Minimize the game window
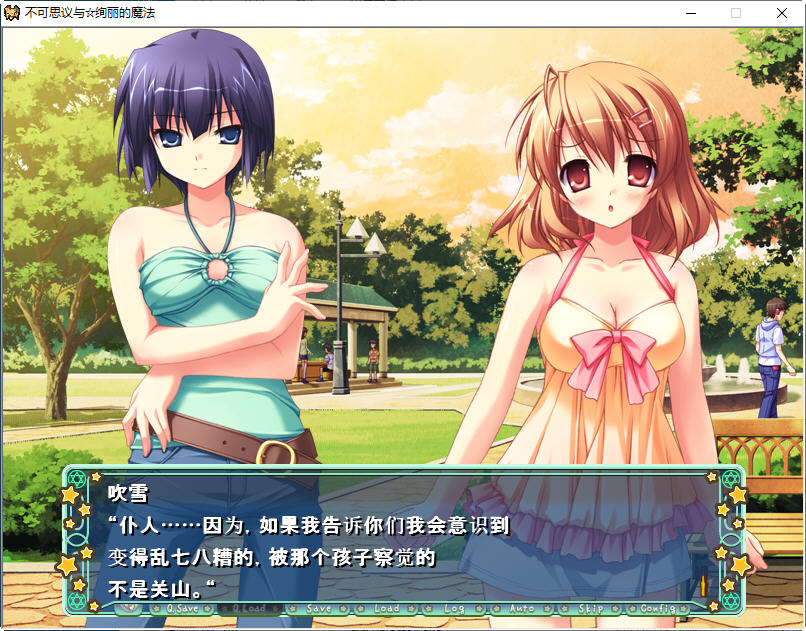Viewport: 806px width, 631px height. click(690, 14)
